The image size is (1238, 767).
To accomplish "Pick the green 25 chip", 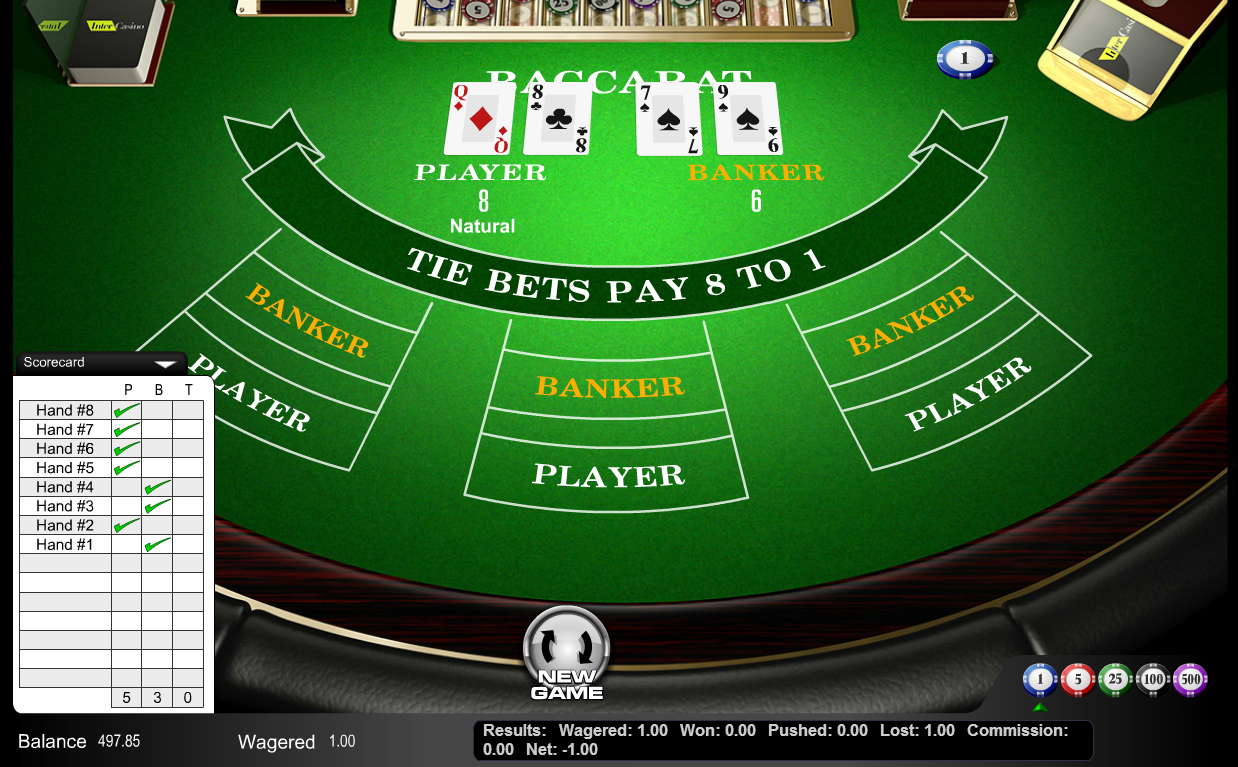I will 1115,681.
